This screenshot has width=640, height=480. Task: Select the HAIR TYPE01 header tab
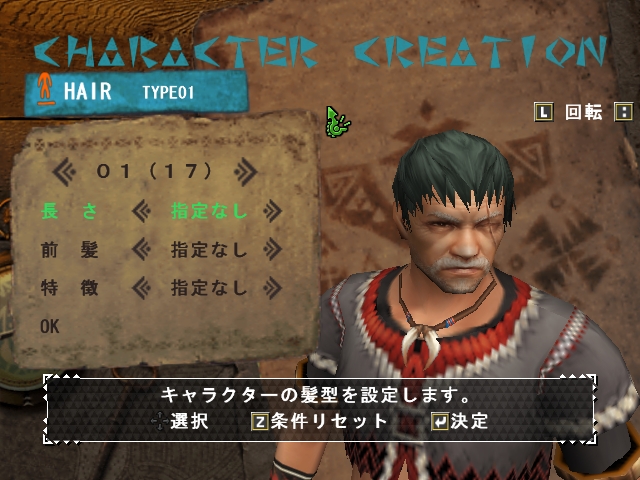click(135, 92)
